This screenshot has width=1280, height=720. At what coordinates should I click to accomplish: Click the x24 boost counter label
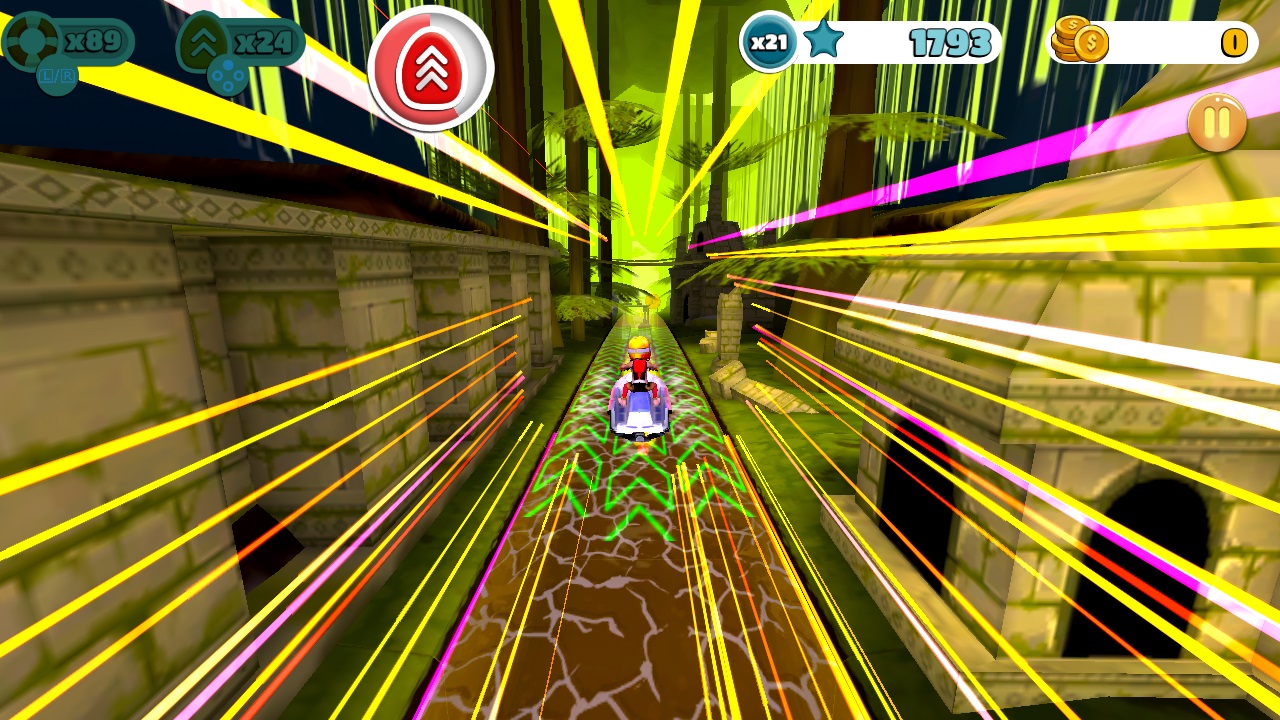tap(262, 40)
